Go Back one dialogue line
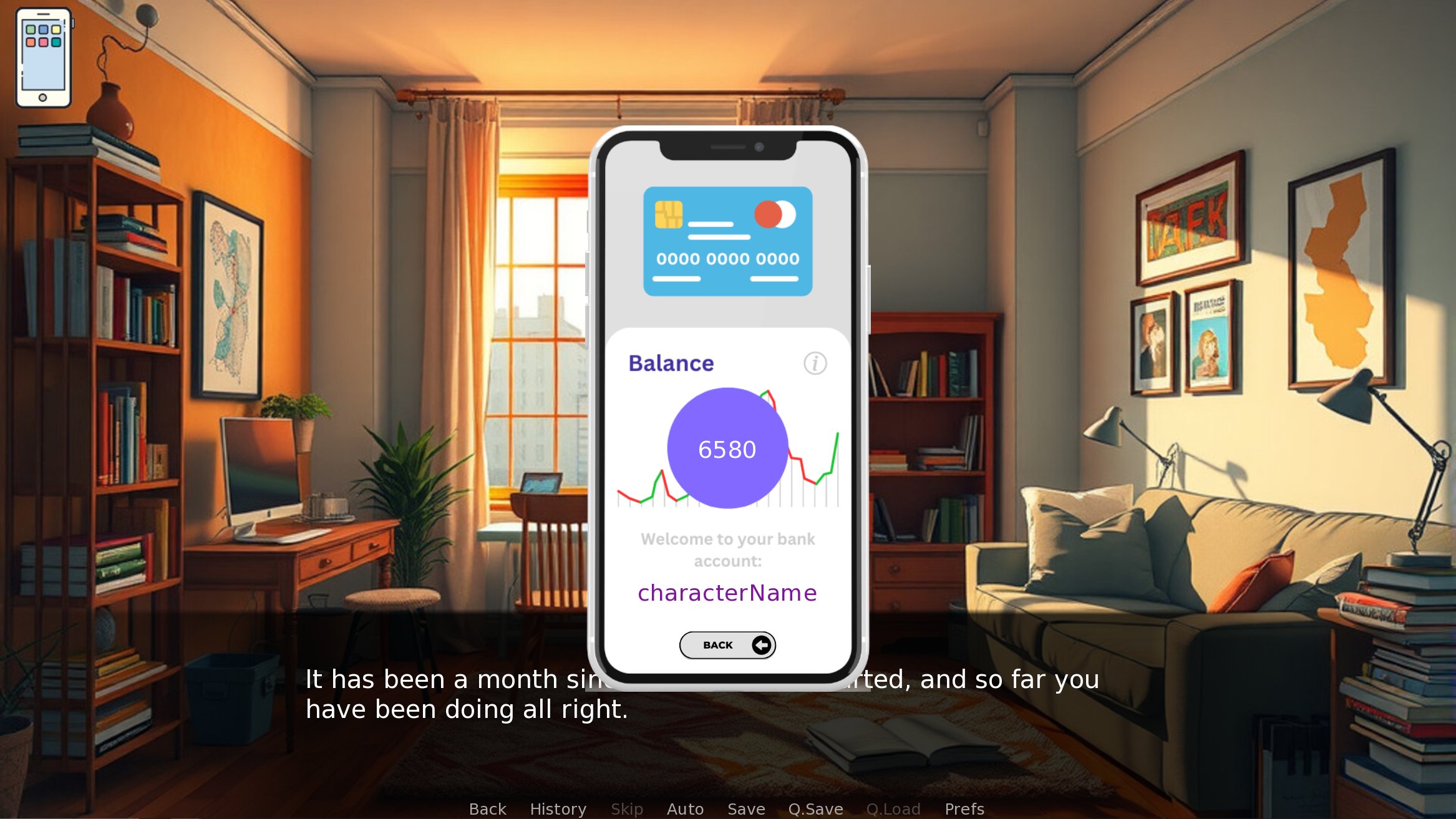This screenshot has height=819, width=1456. (487, 809)
